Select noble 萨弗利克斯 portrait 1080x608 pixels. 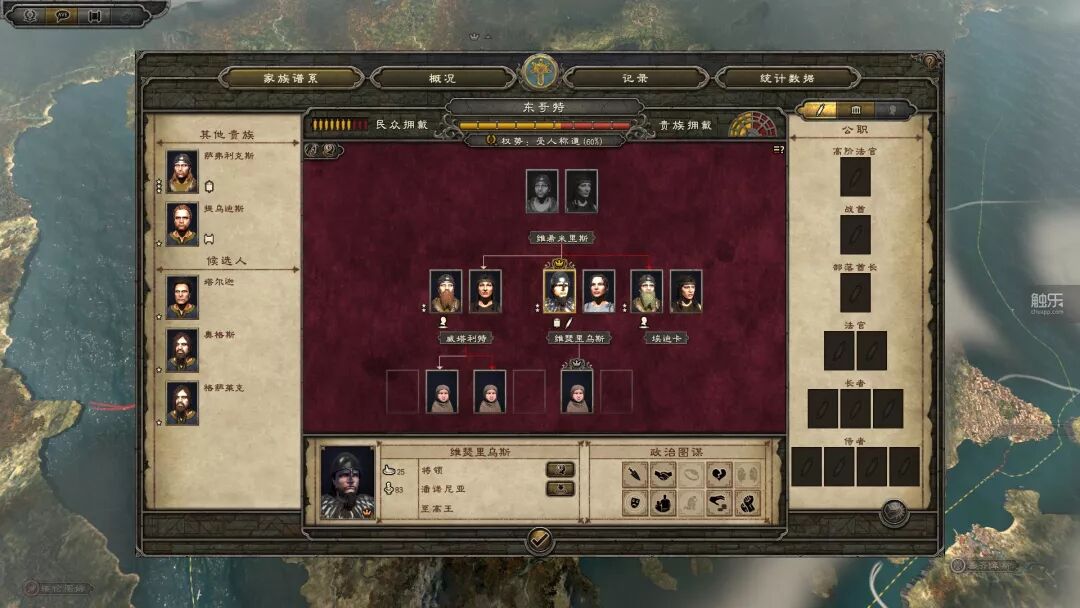click(x=182, y=172)
